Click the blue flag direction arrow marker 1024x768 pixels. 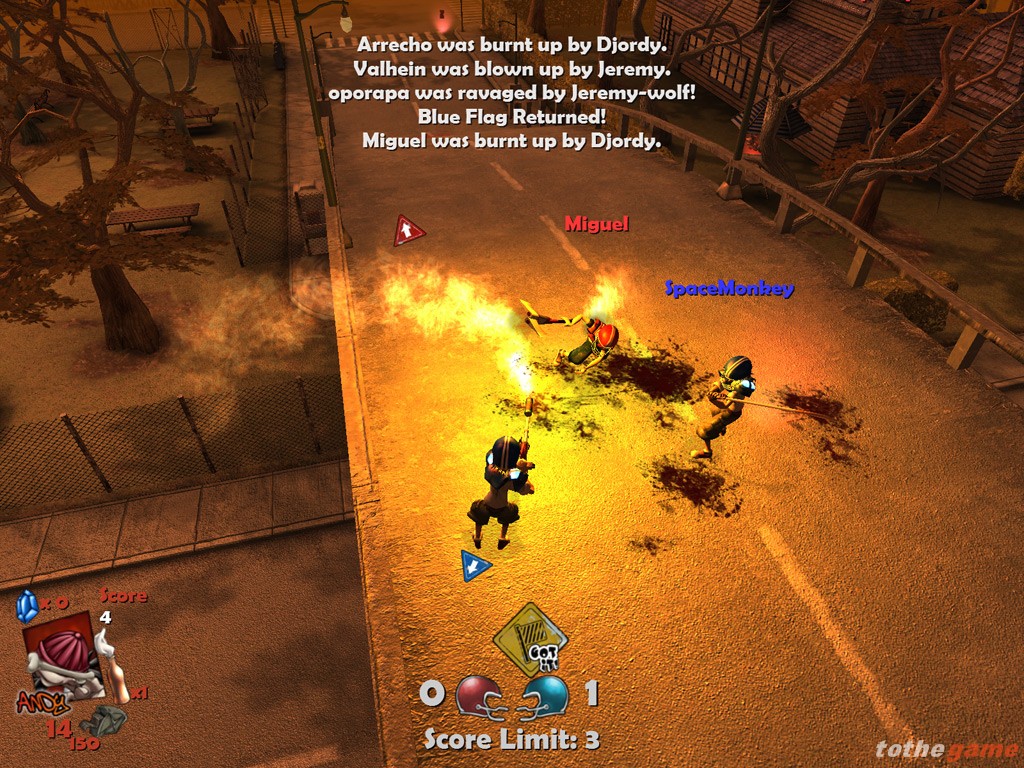tap(476, 565)
